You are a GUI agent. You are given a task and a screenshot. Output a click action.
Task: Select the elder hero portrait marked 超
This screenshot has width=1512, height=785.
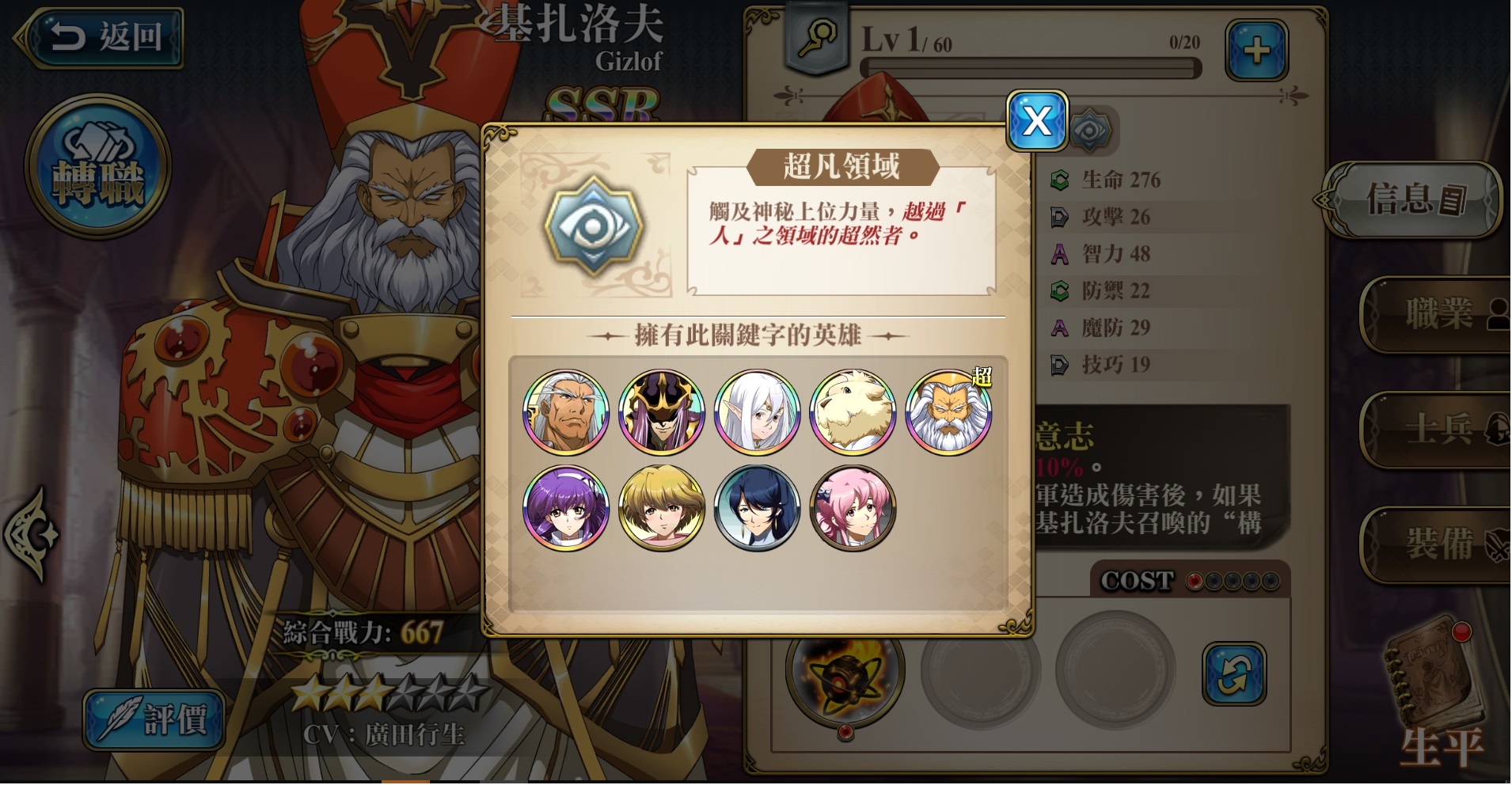tap(947, 411)
